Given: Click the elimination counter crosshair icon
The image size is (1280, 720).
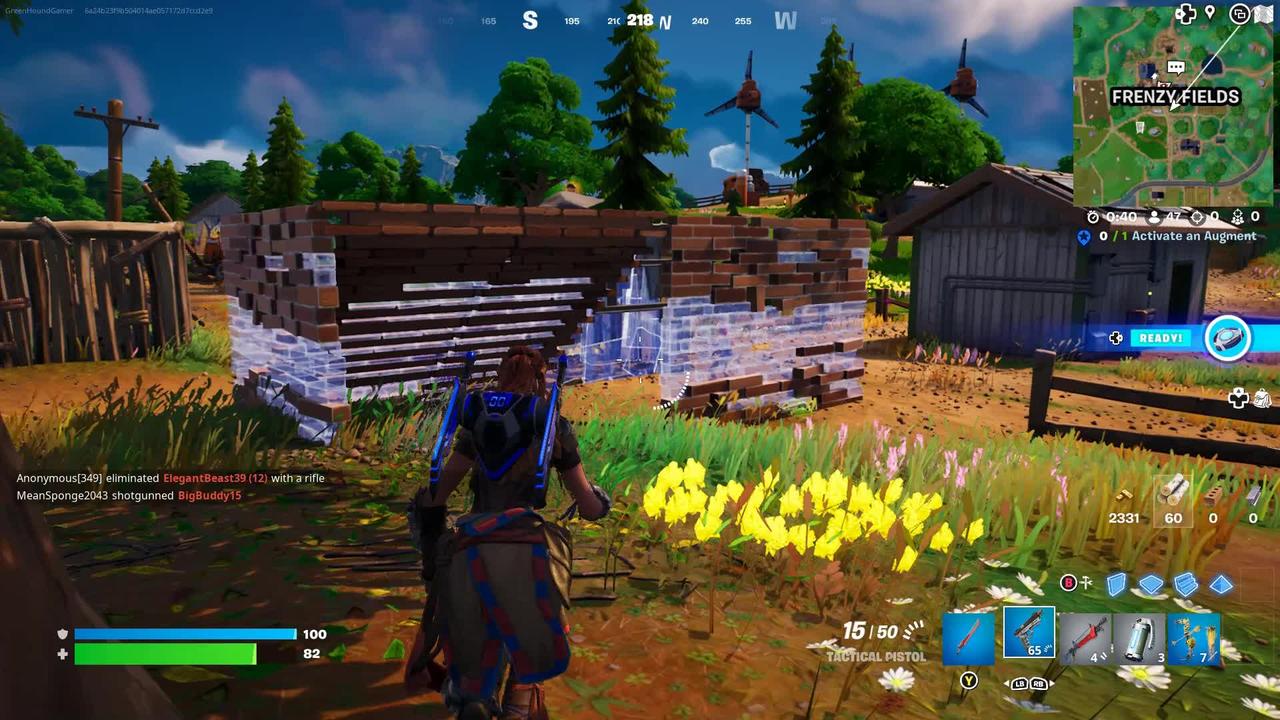Looking at the screenshot, I should [1197, 218].
